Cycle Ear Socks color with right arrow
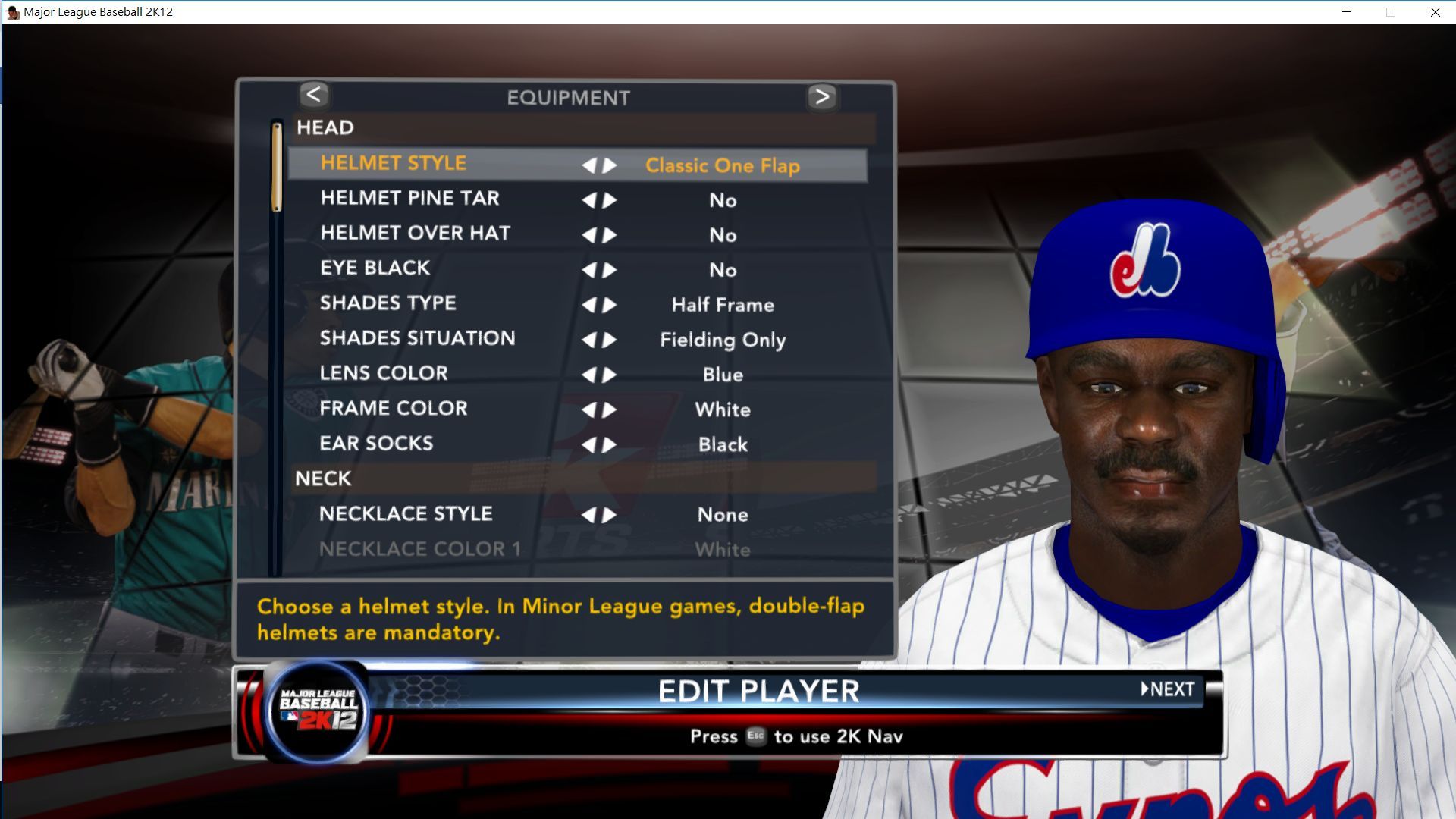Screen dimensions: 1456x819 tap(610, 445)
